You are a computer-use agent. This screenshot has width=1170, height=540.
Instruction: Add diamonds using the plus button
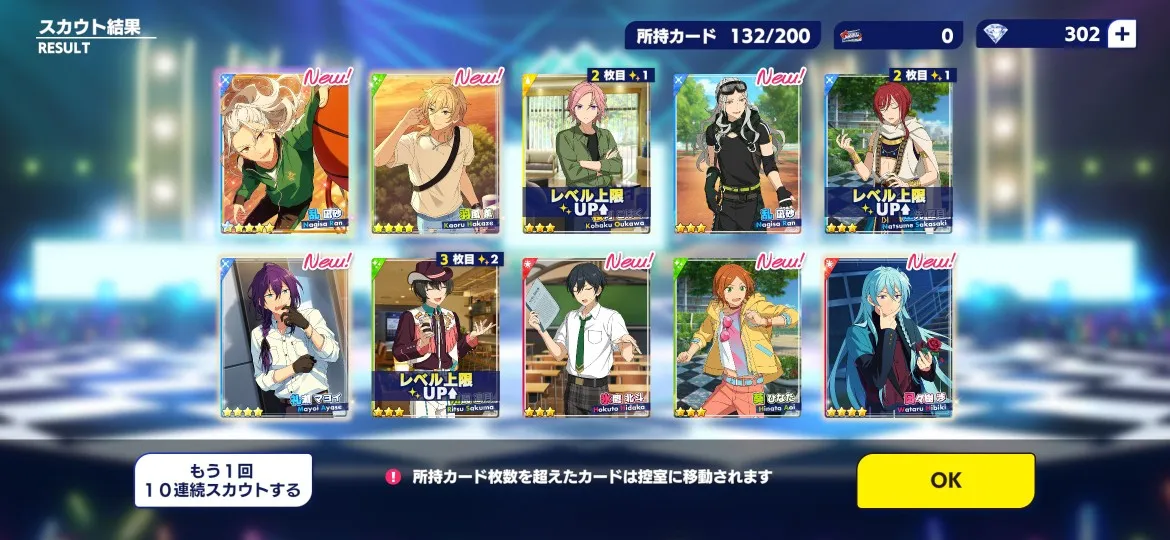point(1122,35)
